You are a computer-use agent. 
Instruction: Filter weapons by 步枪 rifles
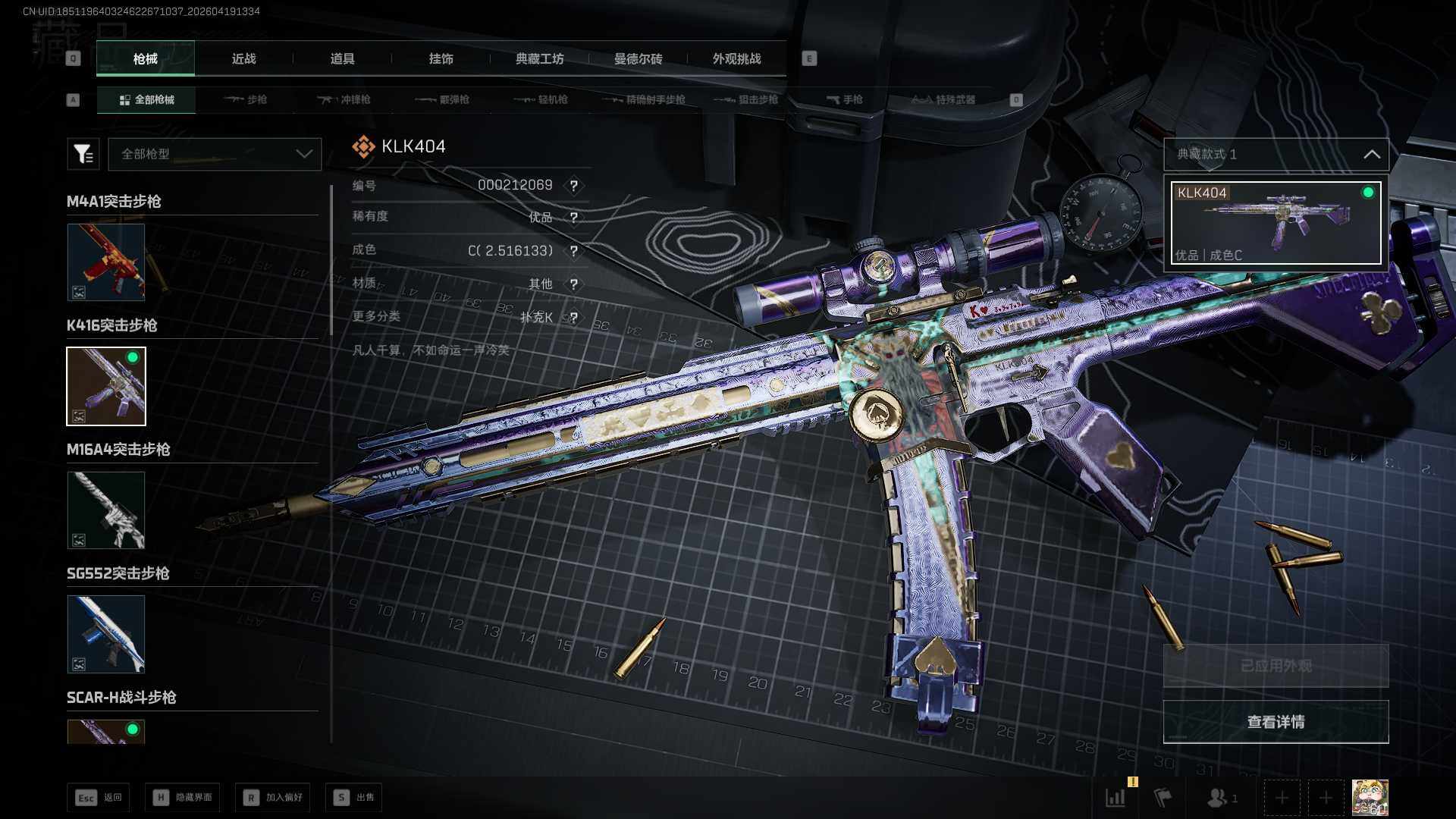(246, 100)
